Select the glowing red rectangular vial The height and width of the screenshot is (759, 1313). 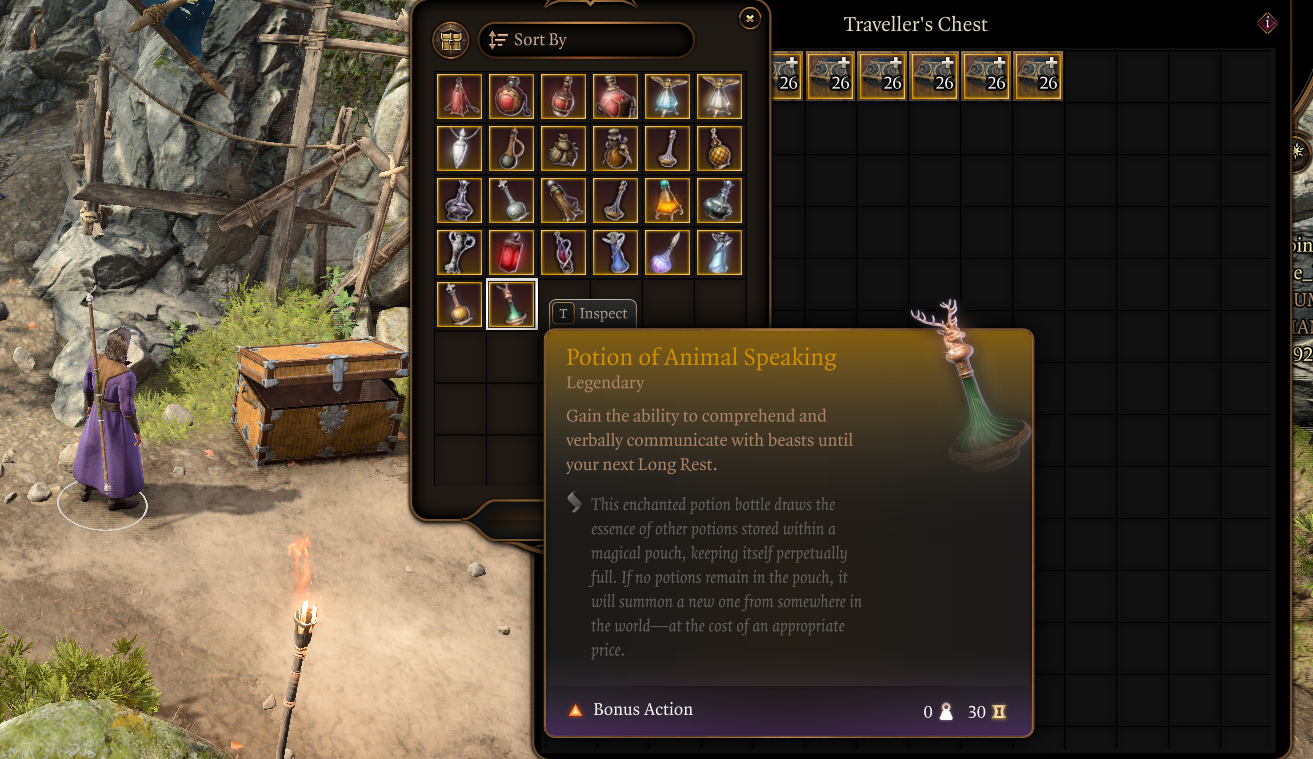[512, 252]
